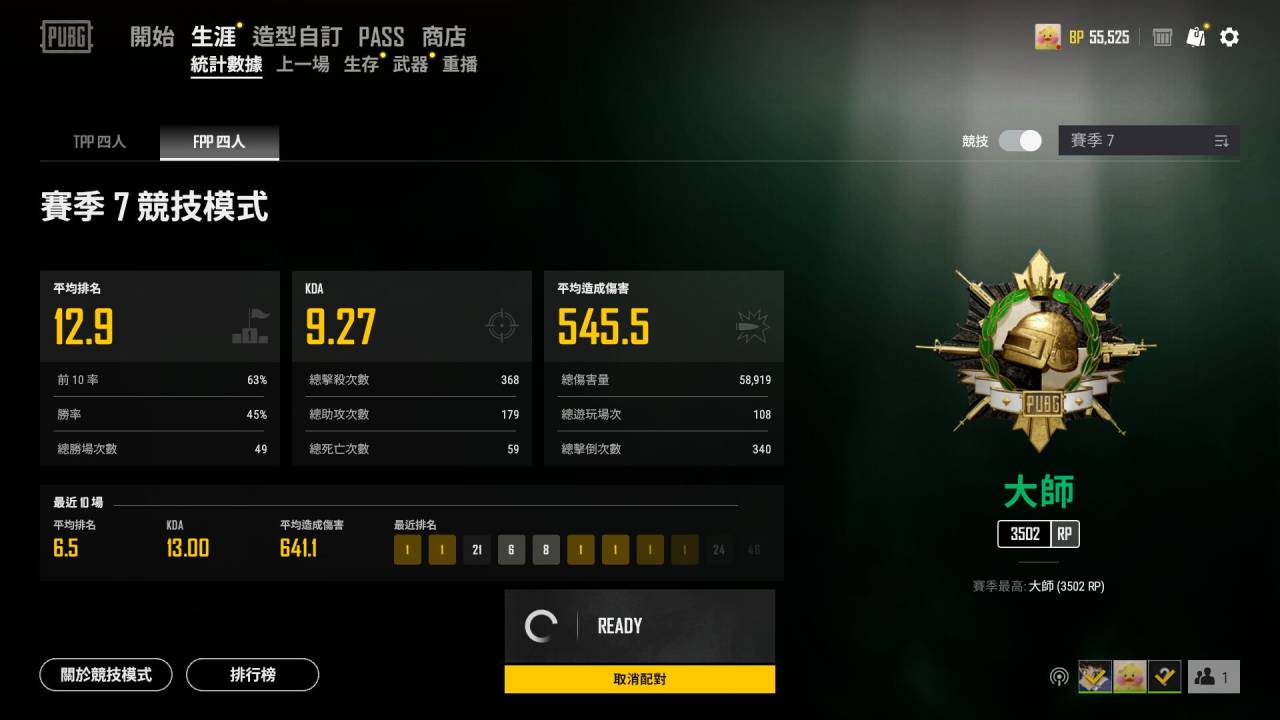This screenshot has width=1280, height=720.
Task: Switch to 統計數據 statistics sub-tab
Action: 226,65
